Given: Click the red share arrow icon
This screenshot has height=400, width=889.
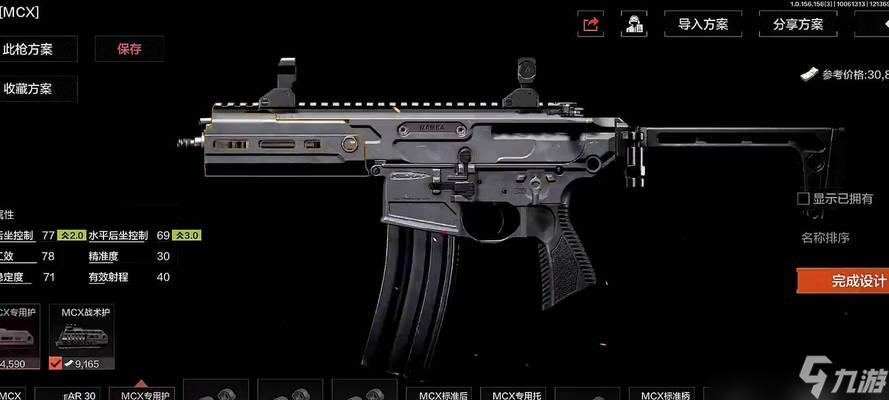Looking at the screenshot, I should pos(591,24).
